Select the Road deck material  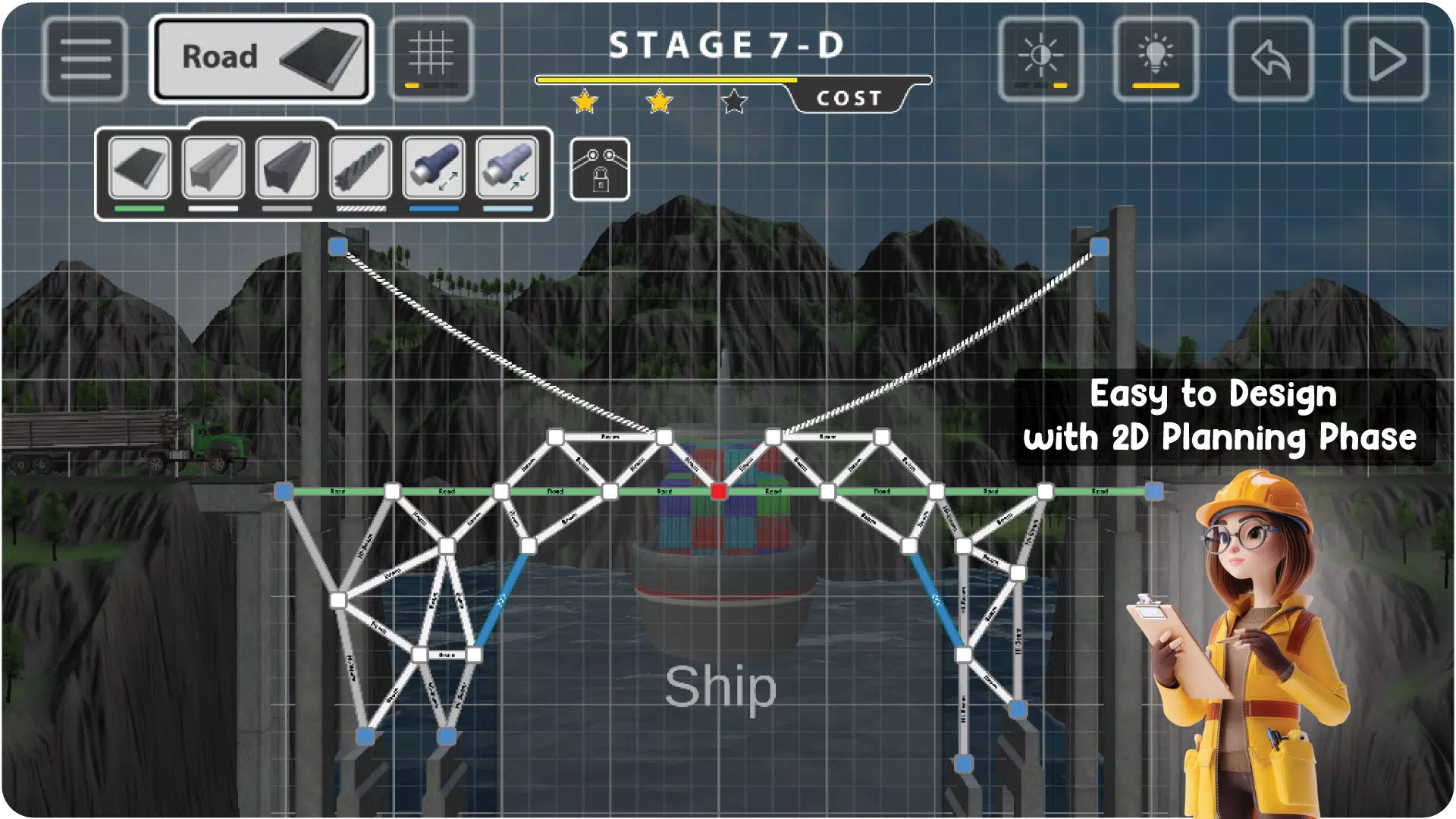[139, 167]
